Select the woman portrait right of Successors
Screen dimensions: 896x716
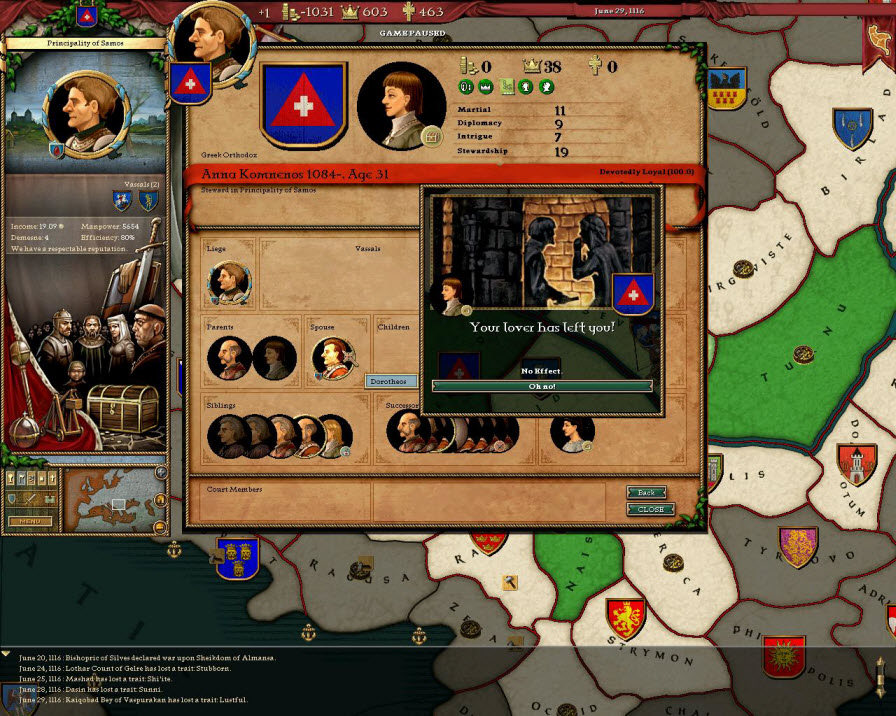click(x=572, y=433)
